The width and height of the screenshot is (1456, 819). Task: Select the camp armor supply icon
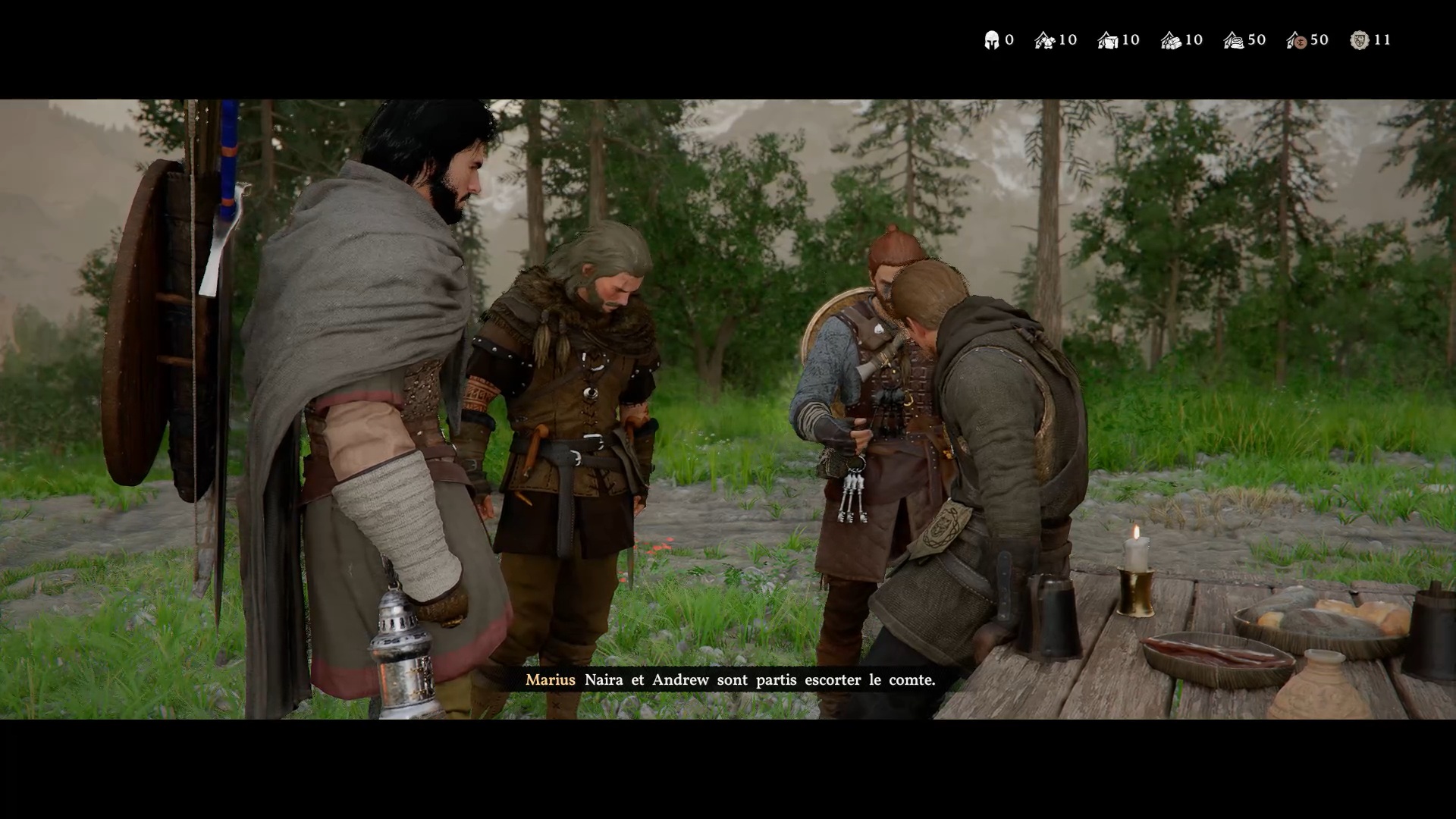click(1045, 40)
